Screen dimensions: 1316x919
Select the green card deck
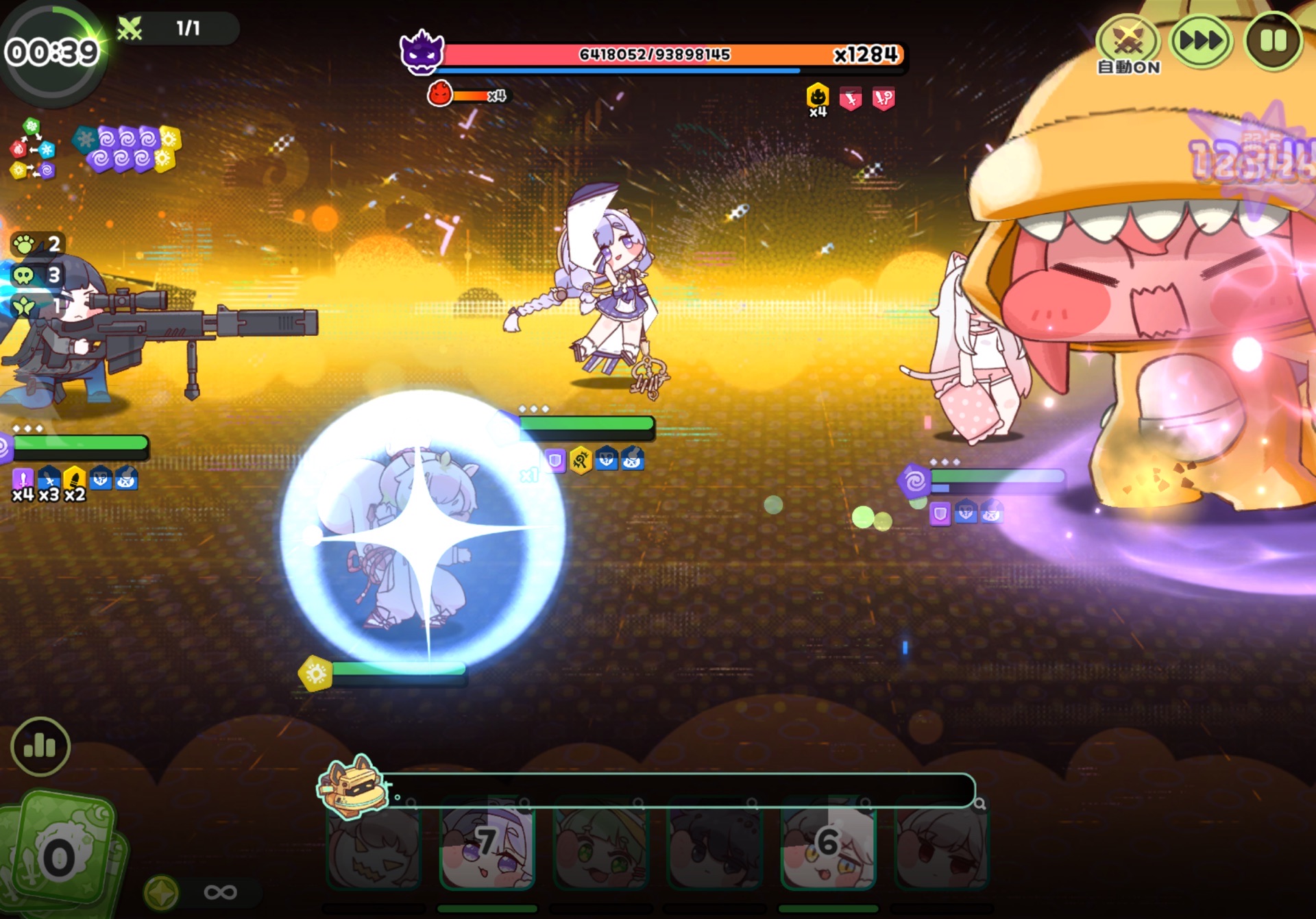(x=62, y=850)
